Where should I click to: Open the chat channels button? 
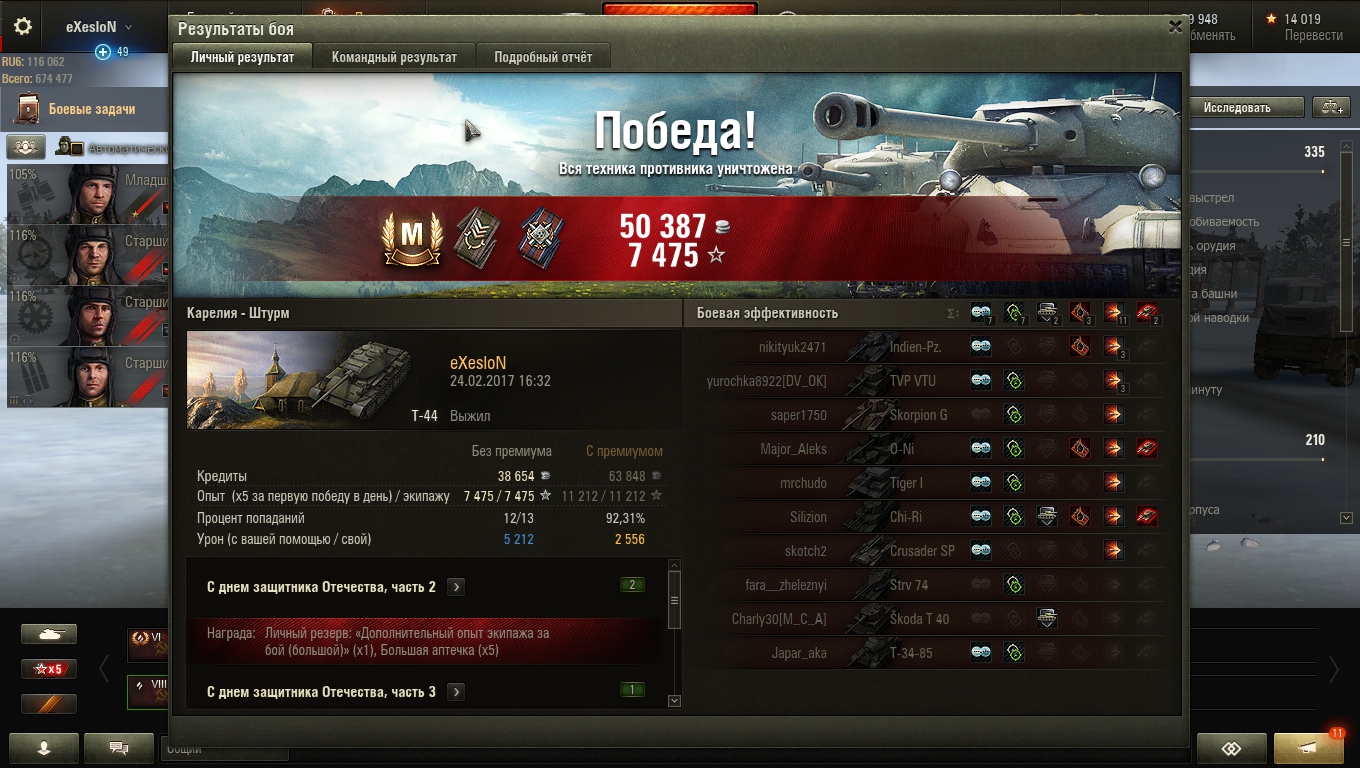pos(119,747)
